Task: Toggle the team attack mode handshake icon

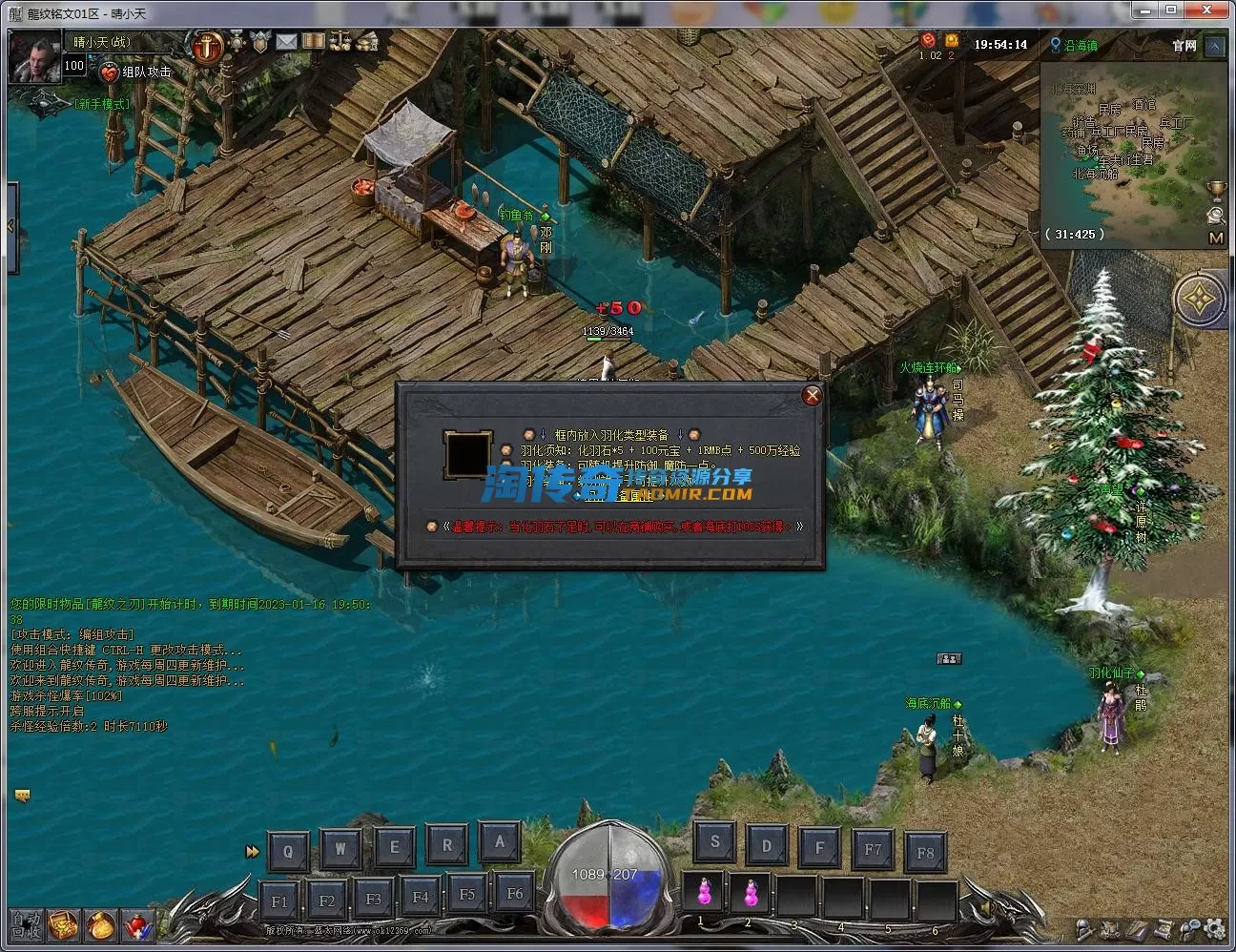Action: point(110,72)
